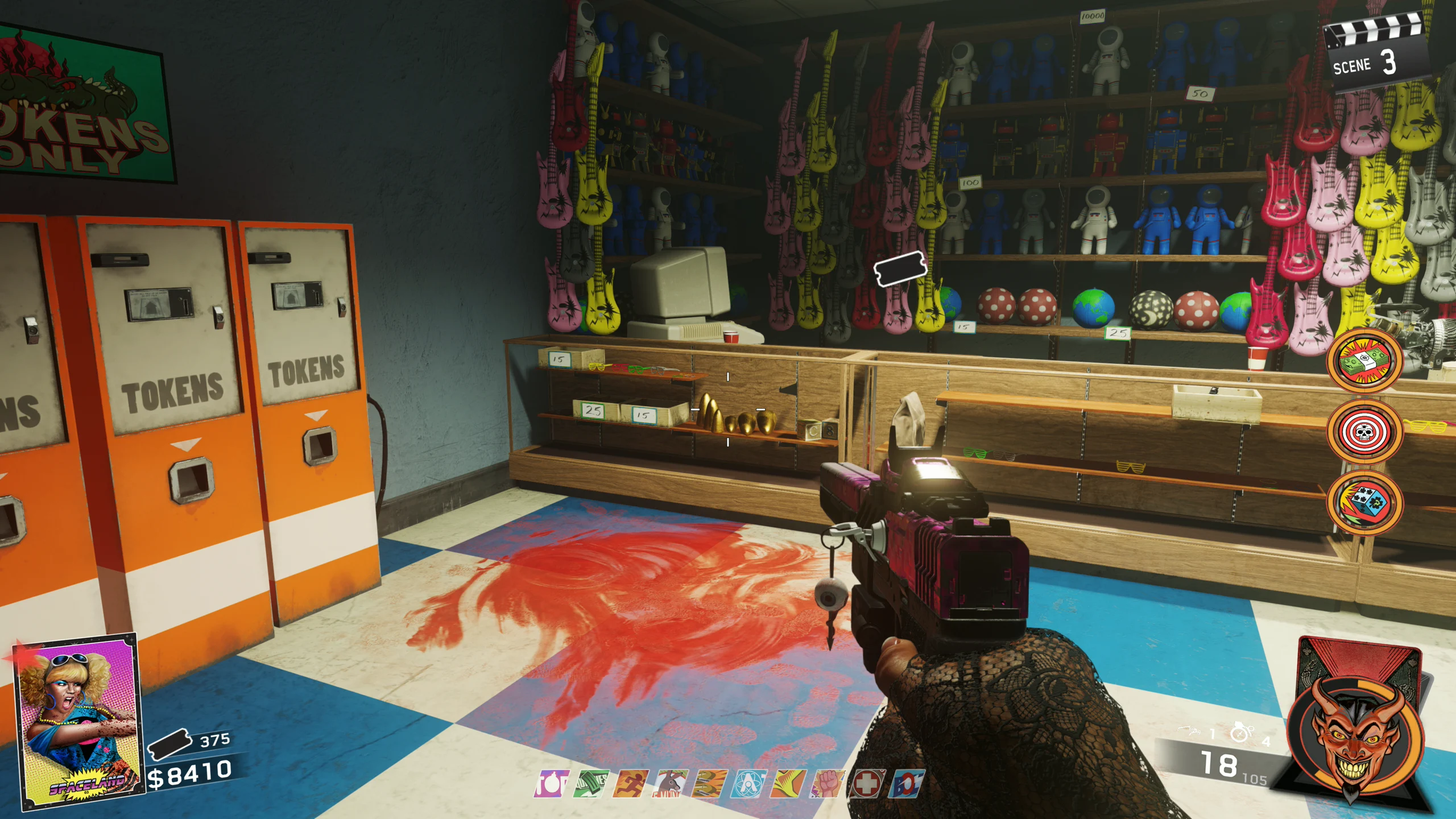The image size is (1456, 819).
Task: Choose the Mule Munchies donkey perk icon
Action: coord(670,784)
